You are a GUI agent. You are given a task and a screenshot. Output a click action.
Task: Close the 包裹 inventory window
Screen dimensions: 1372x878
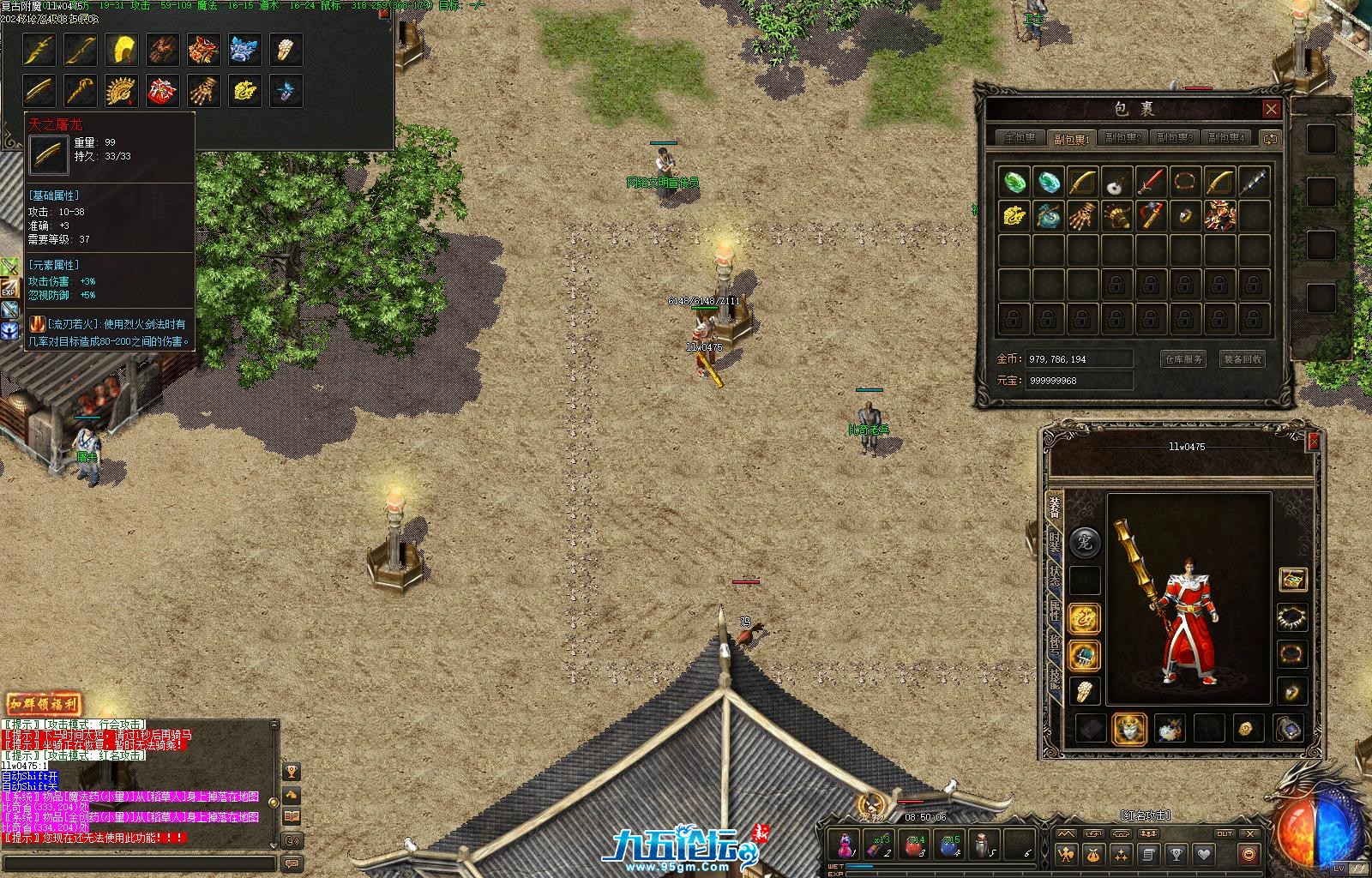pos(1271,109)
